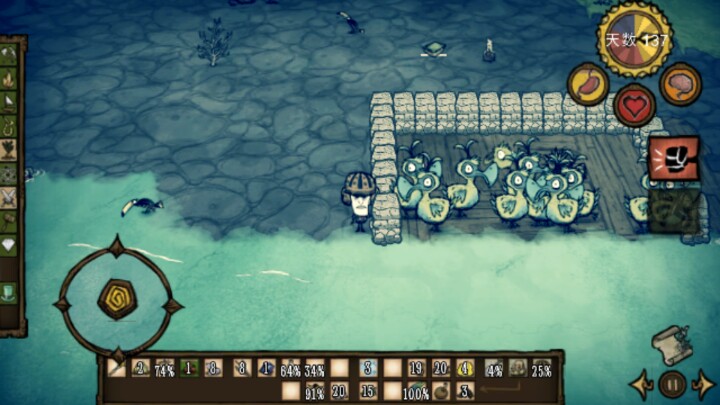This screenshot has height=405, width=720.
Task: Open the green top hat Dress tab
Action: point(9,292)
